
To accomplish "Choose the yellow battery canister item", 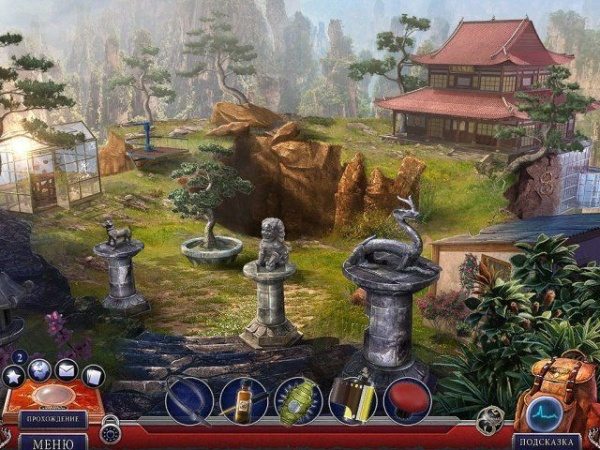I will click(x=353, y=400).
